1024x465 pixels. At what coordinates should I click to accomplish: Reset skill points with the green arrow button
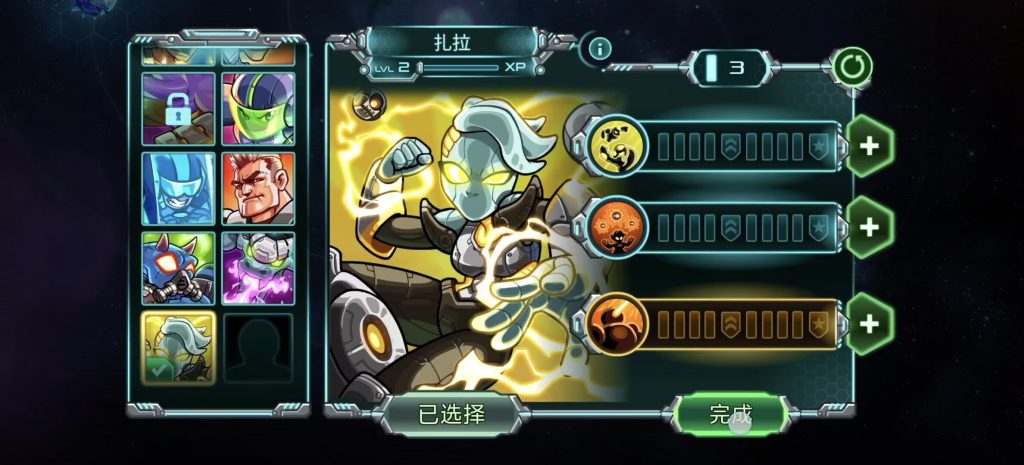click(853, 68)
